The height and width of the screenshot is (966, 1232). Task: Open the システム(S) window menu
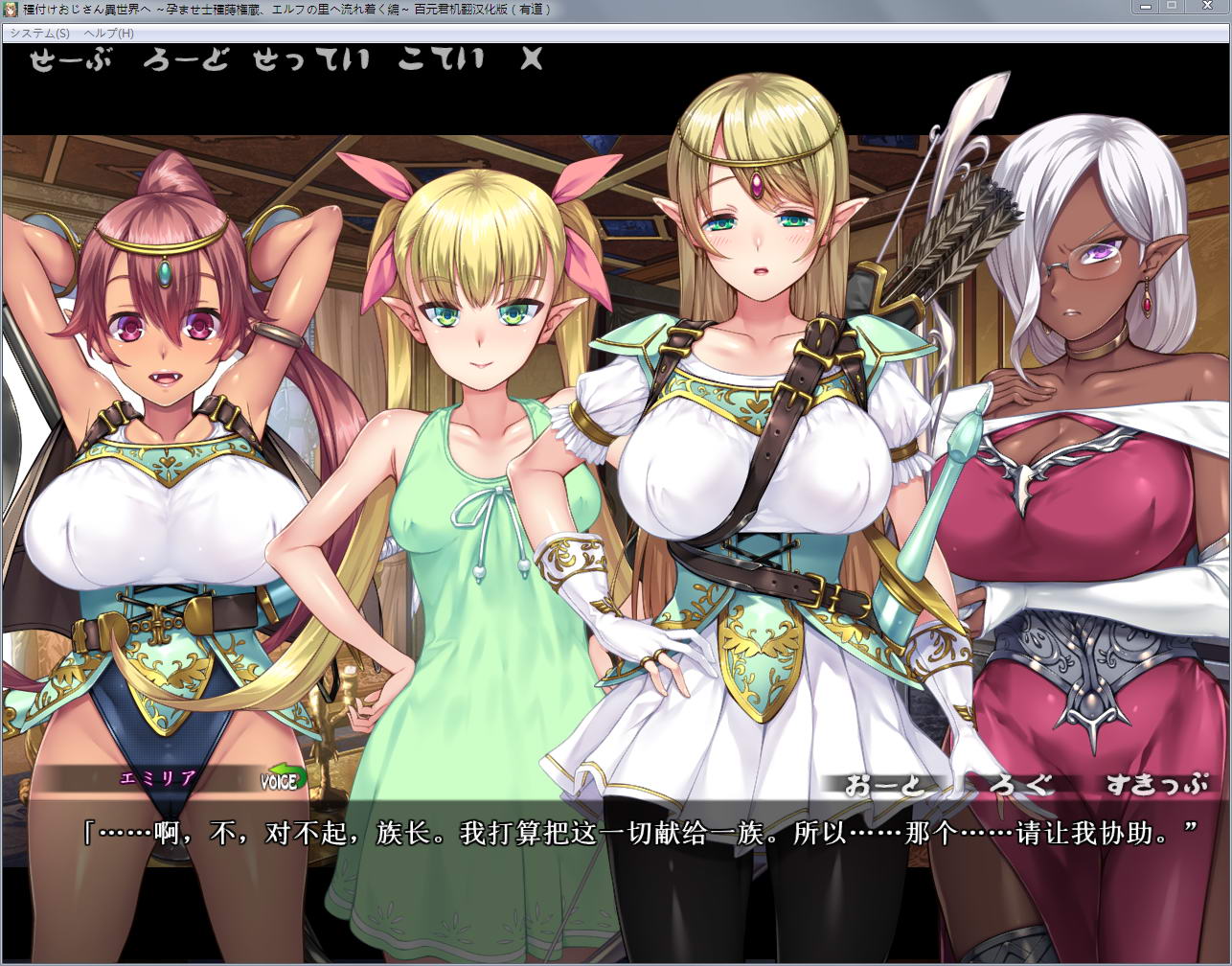click(40, 33)
